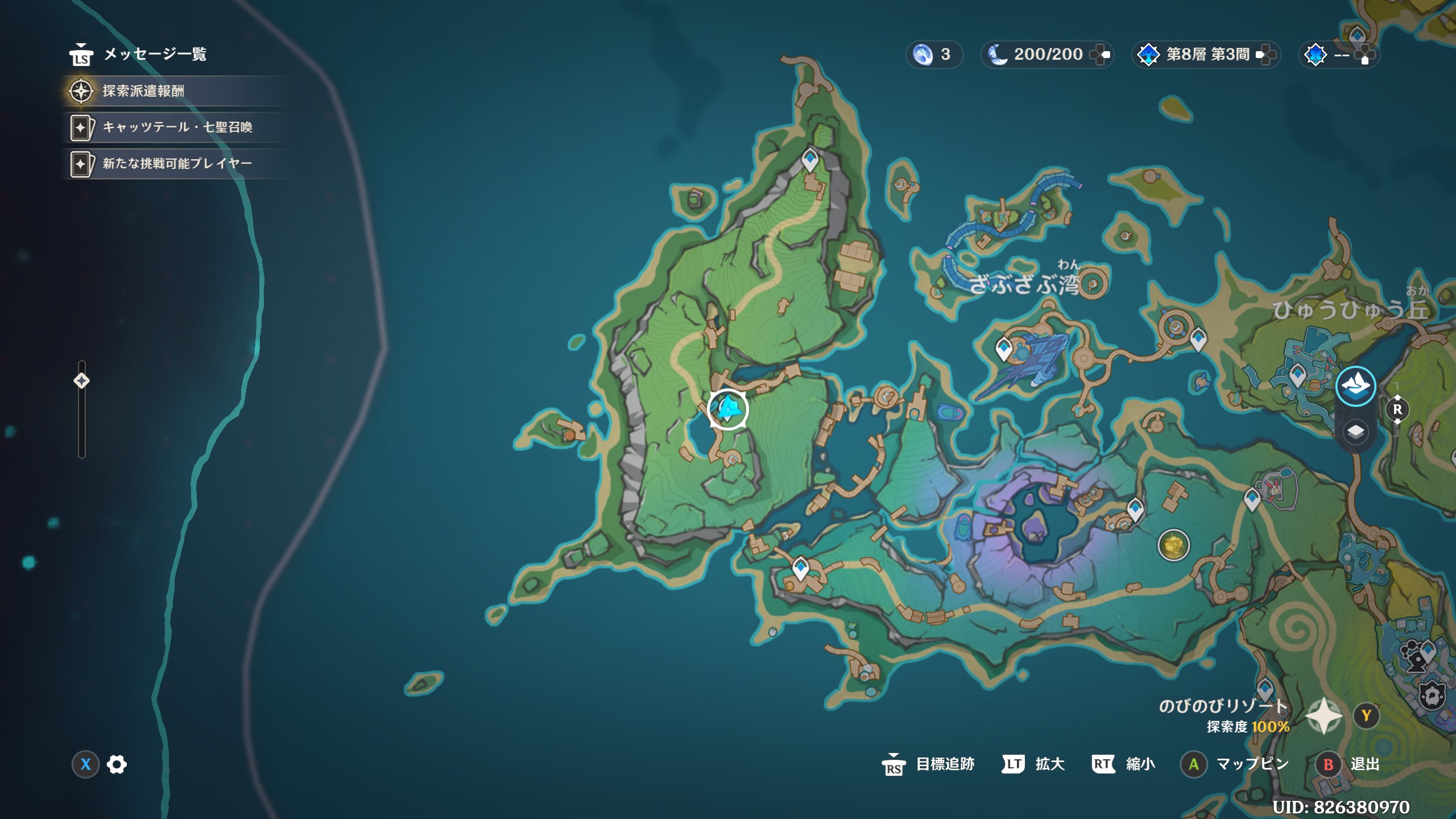1456x819 pixels.
Task: Click the map zoom slider handle
Action: click(81, 380)
